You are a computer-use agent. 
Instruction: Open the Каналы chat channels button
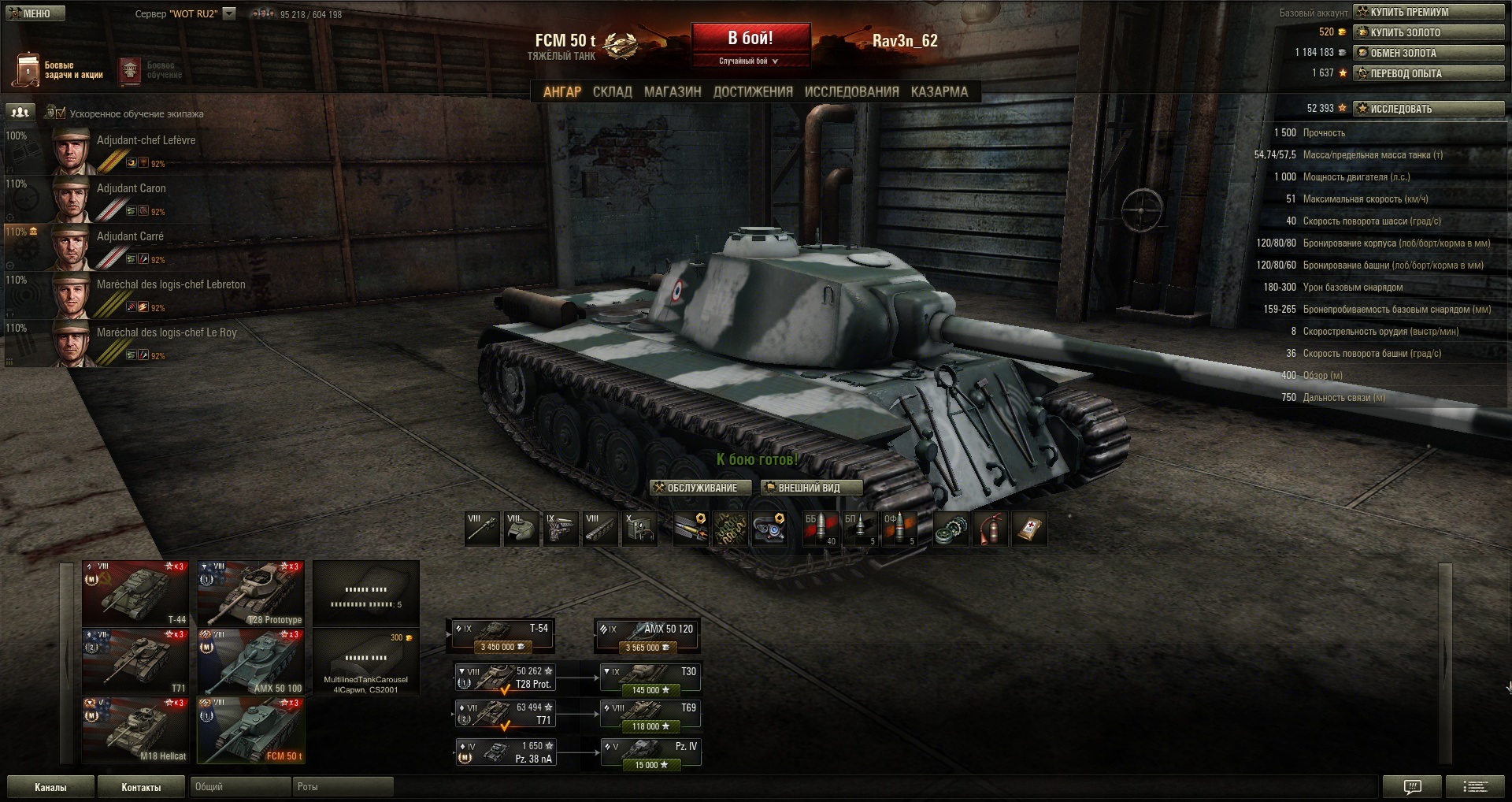pos(50,787)
